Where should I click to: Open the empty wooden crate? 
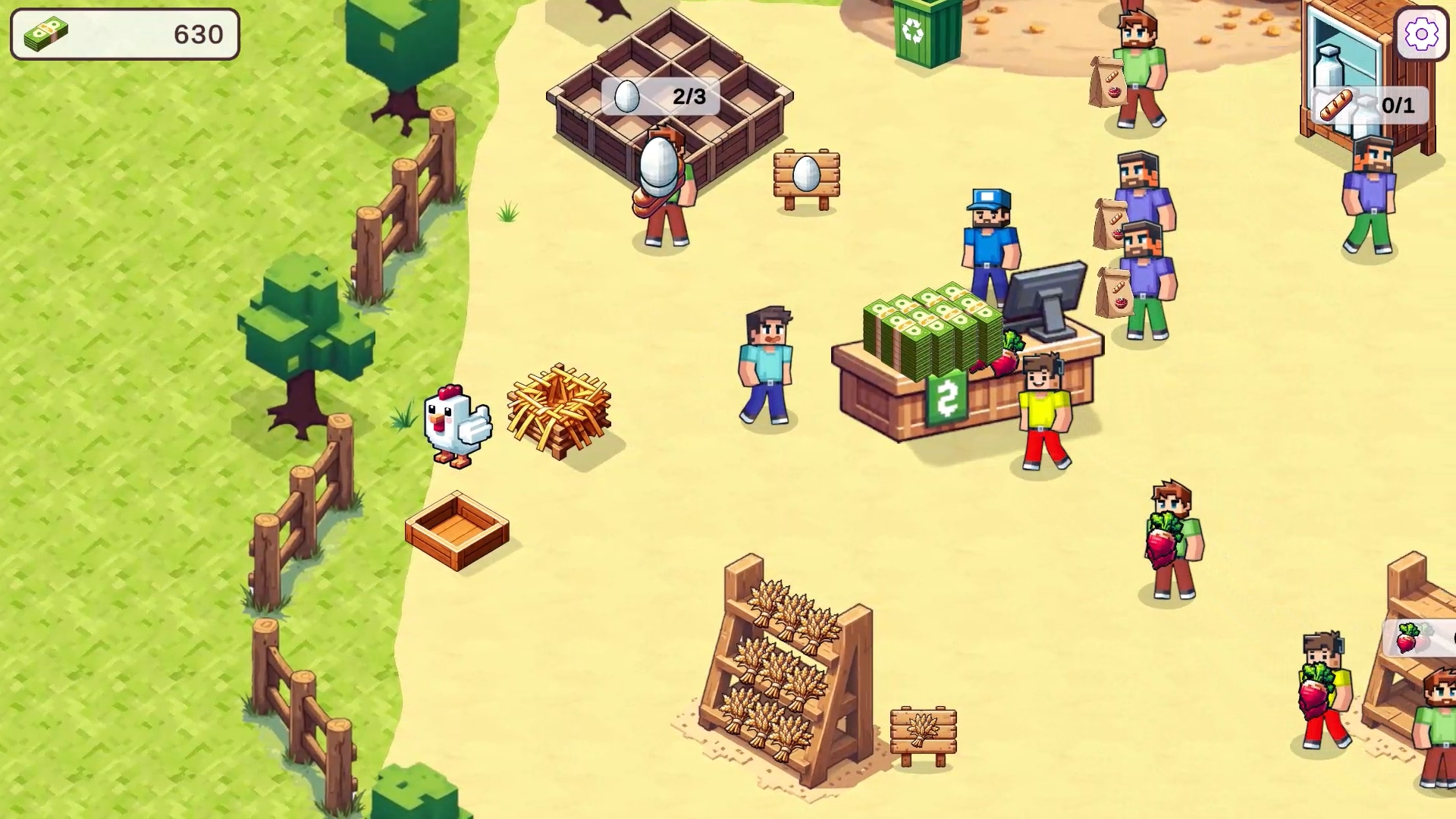click(457, 531)
